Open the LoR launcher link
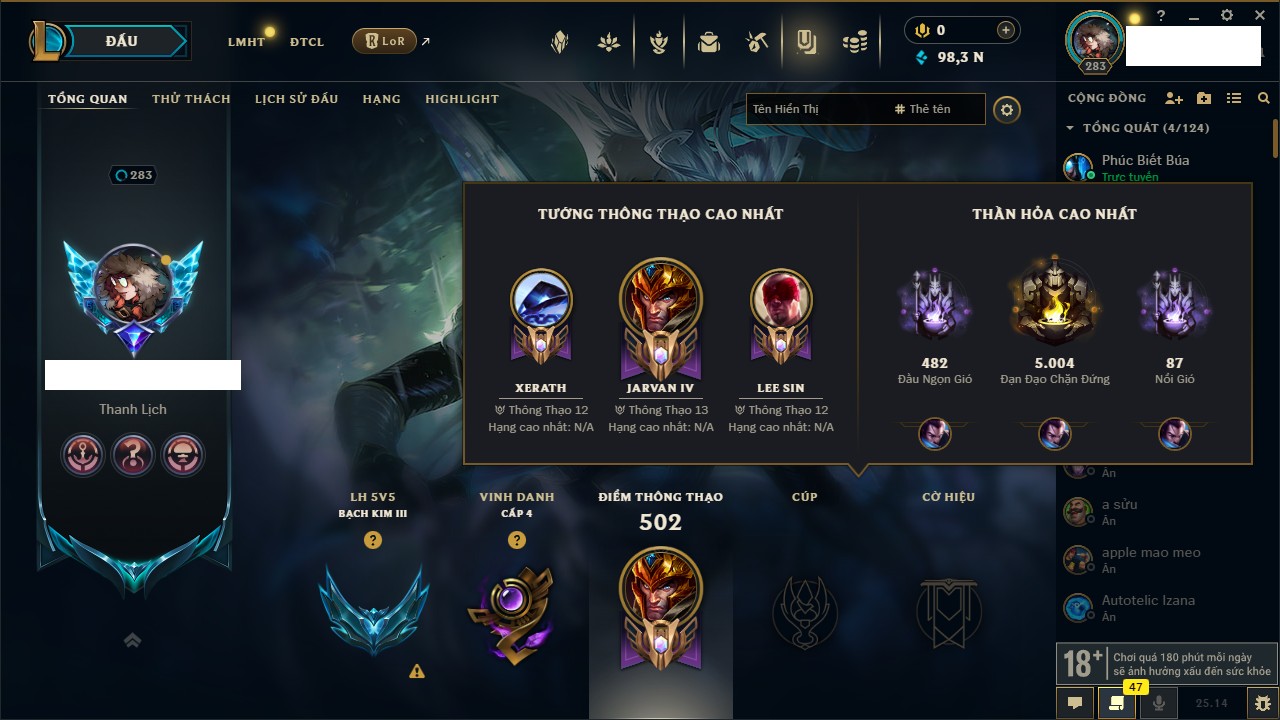1280x720 pixels. 384,41
